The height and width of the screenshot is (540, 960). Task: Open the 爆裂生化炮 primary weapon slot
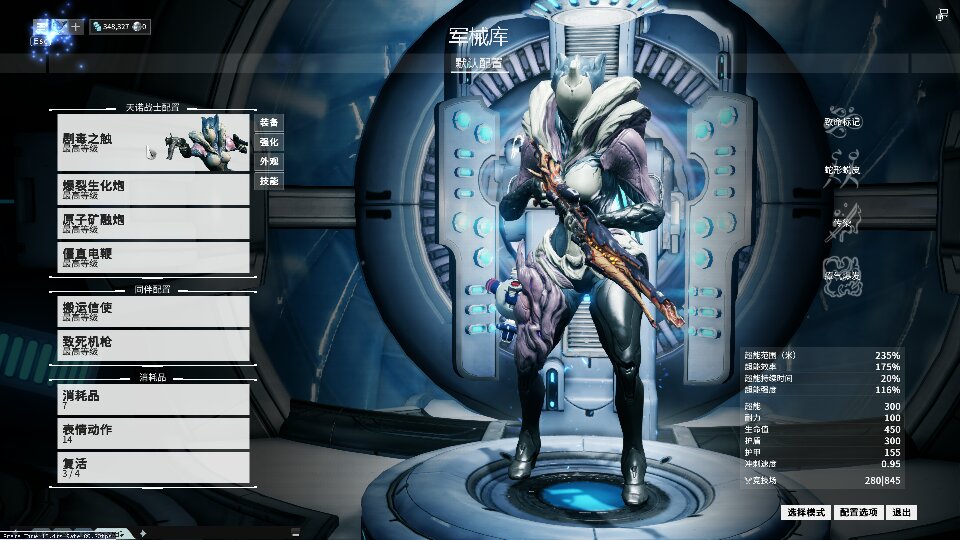coord(150,188)
